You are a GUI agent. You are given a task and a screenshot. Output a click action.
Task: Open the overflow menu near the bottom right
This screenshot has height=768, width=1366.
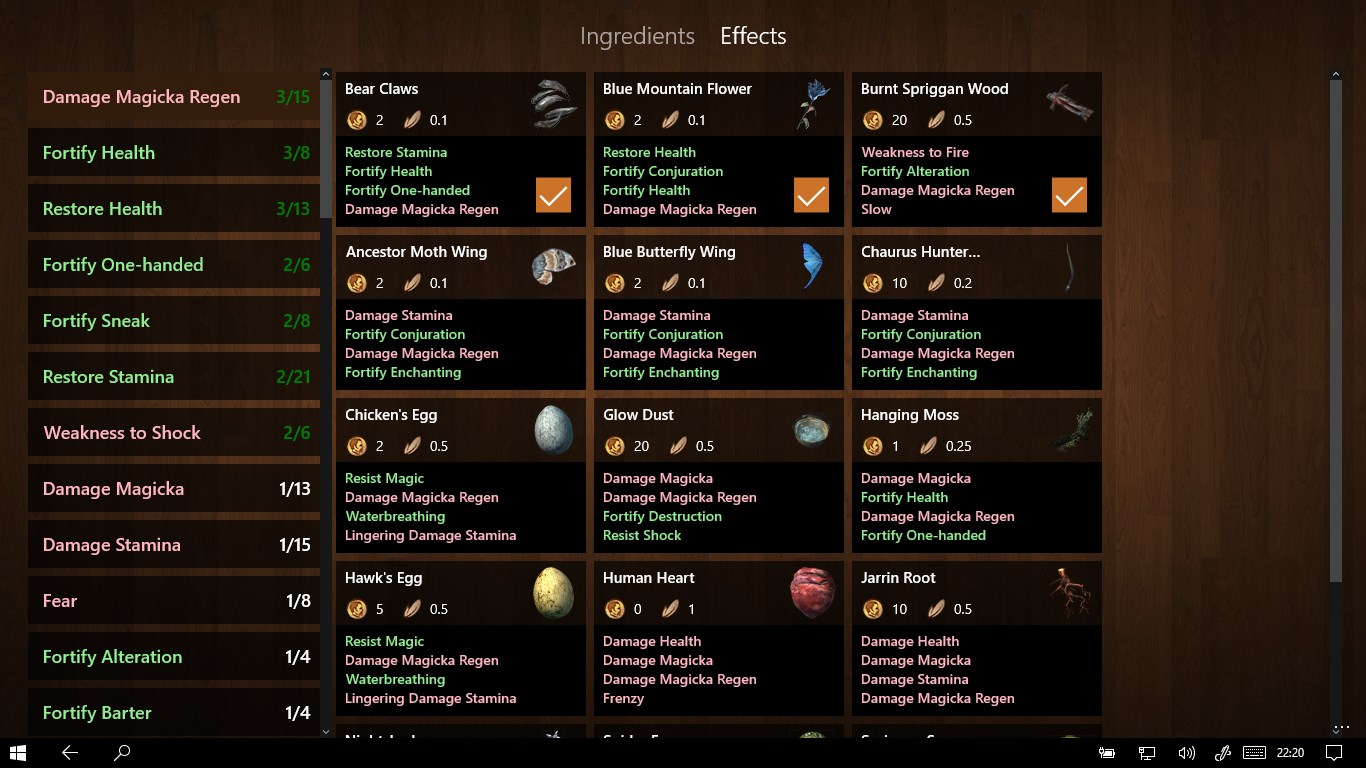pyautogui.click(x=1341, y=727)
